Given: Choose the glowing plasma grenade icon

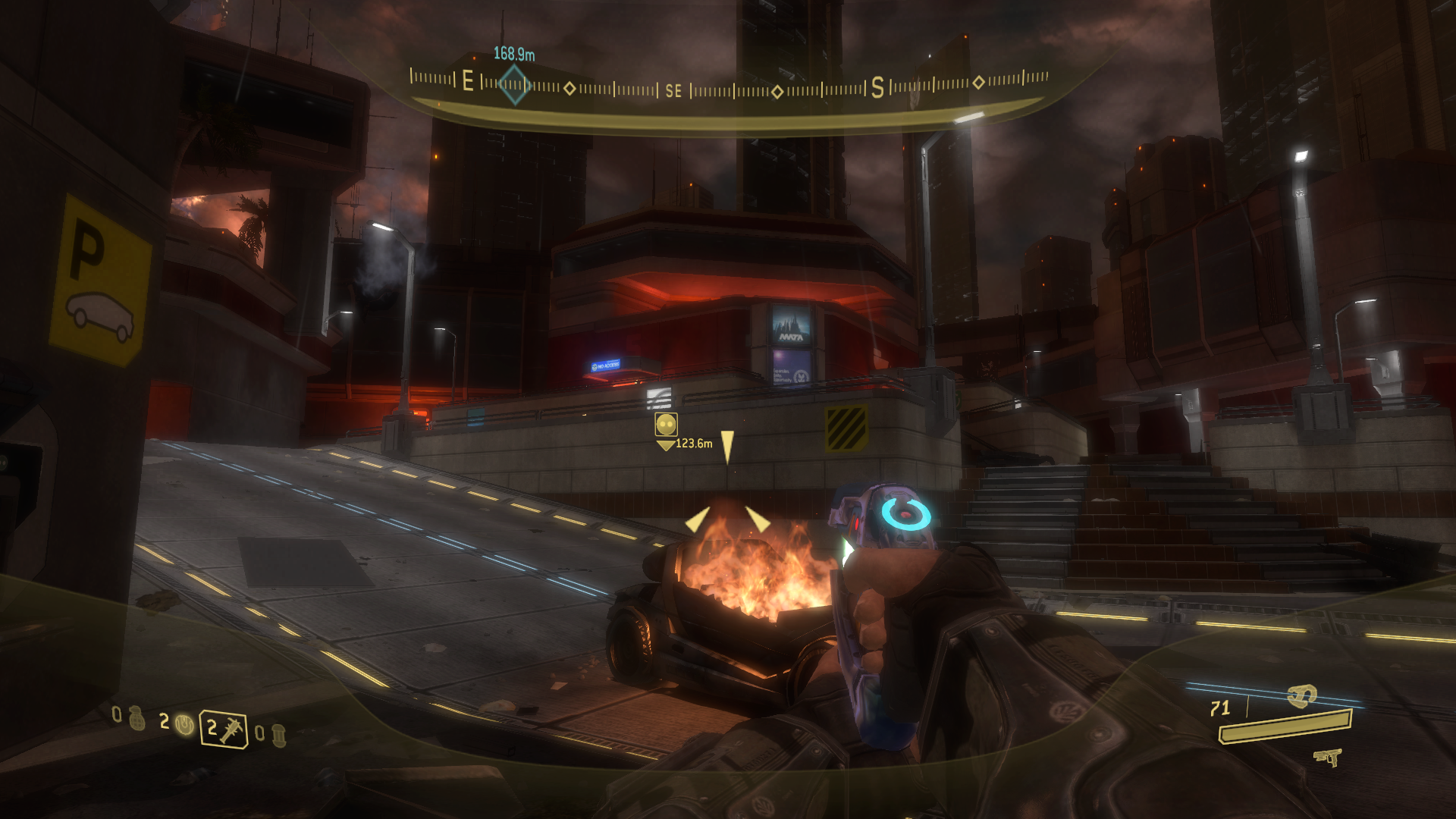Looking at the screenshot, I should (184, 724).
